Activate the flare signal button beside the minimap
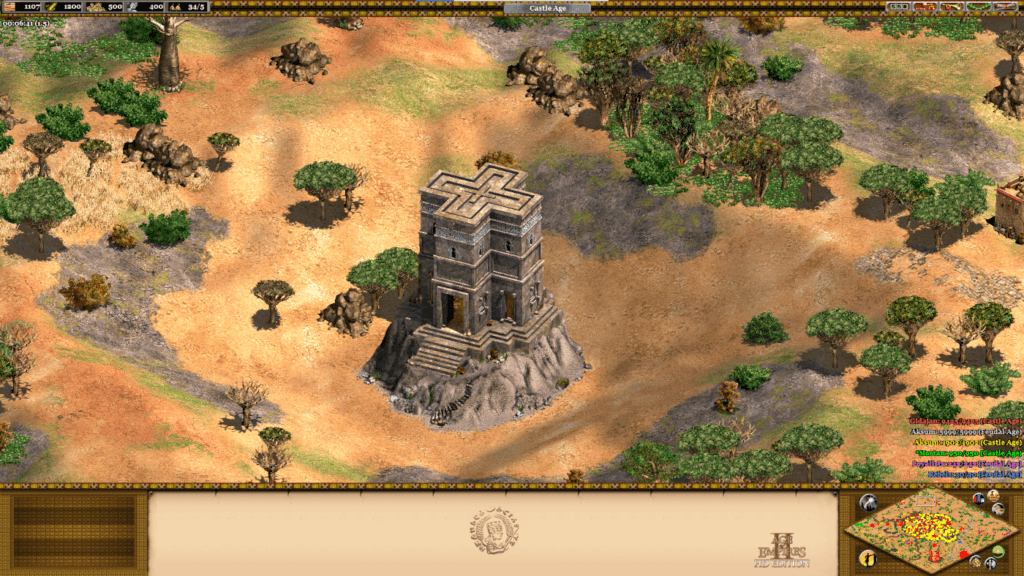This screenshot has width=1024, height=576. click(x=868, y=503)
